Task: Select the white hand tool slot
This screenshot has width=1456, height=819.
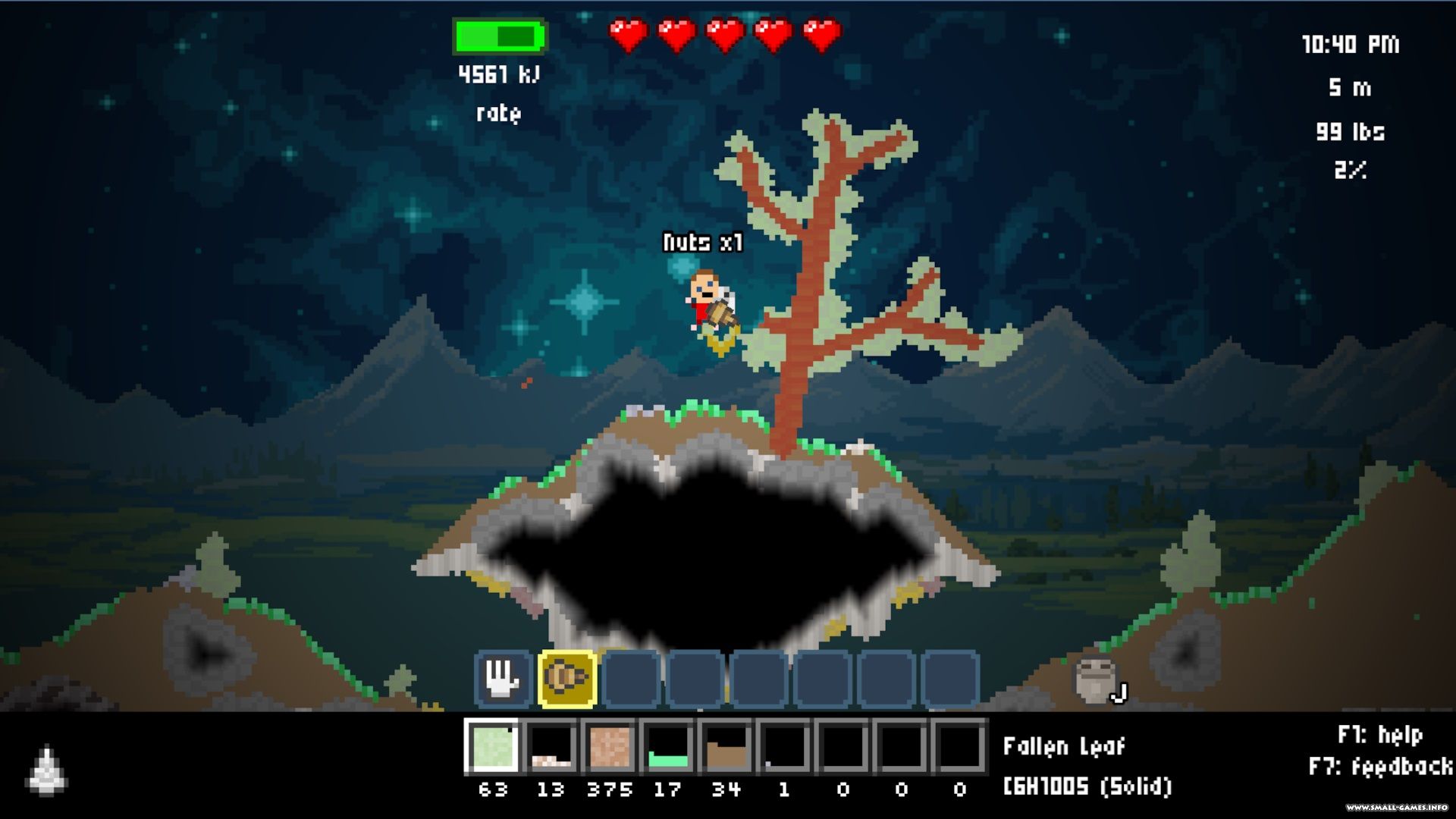Action: coord(503,677)
